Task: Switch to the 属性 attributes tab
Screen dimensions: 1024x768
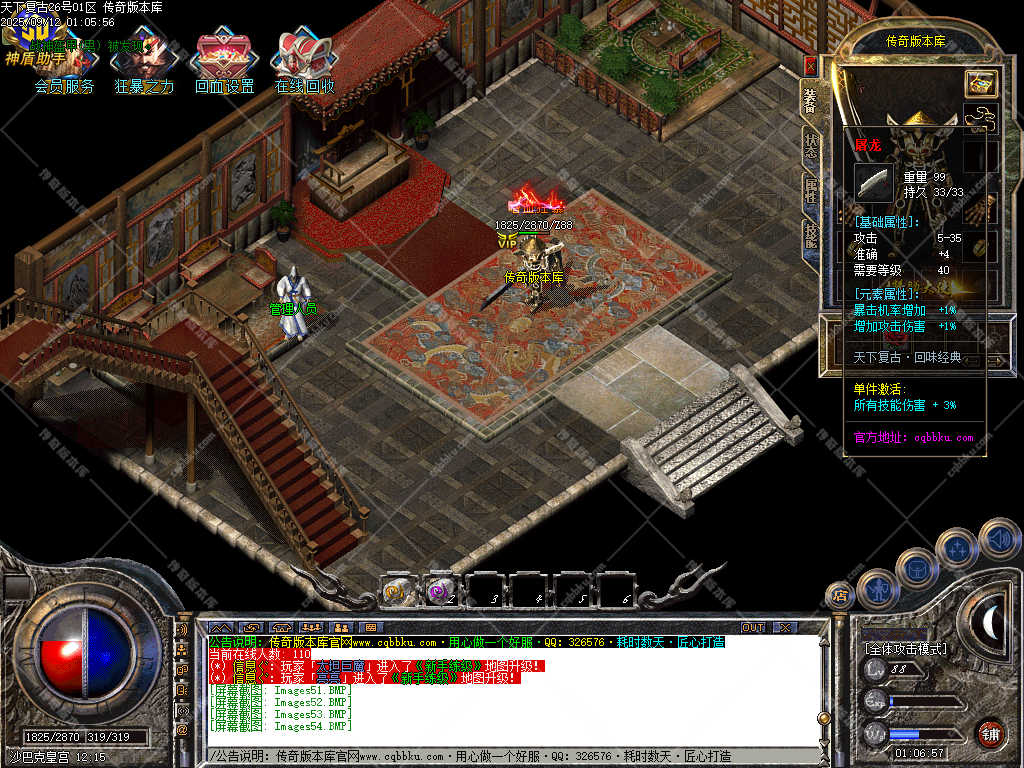Action: point(810,190)
